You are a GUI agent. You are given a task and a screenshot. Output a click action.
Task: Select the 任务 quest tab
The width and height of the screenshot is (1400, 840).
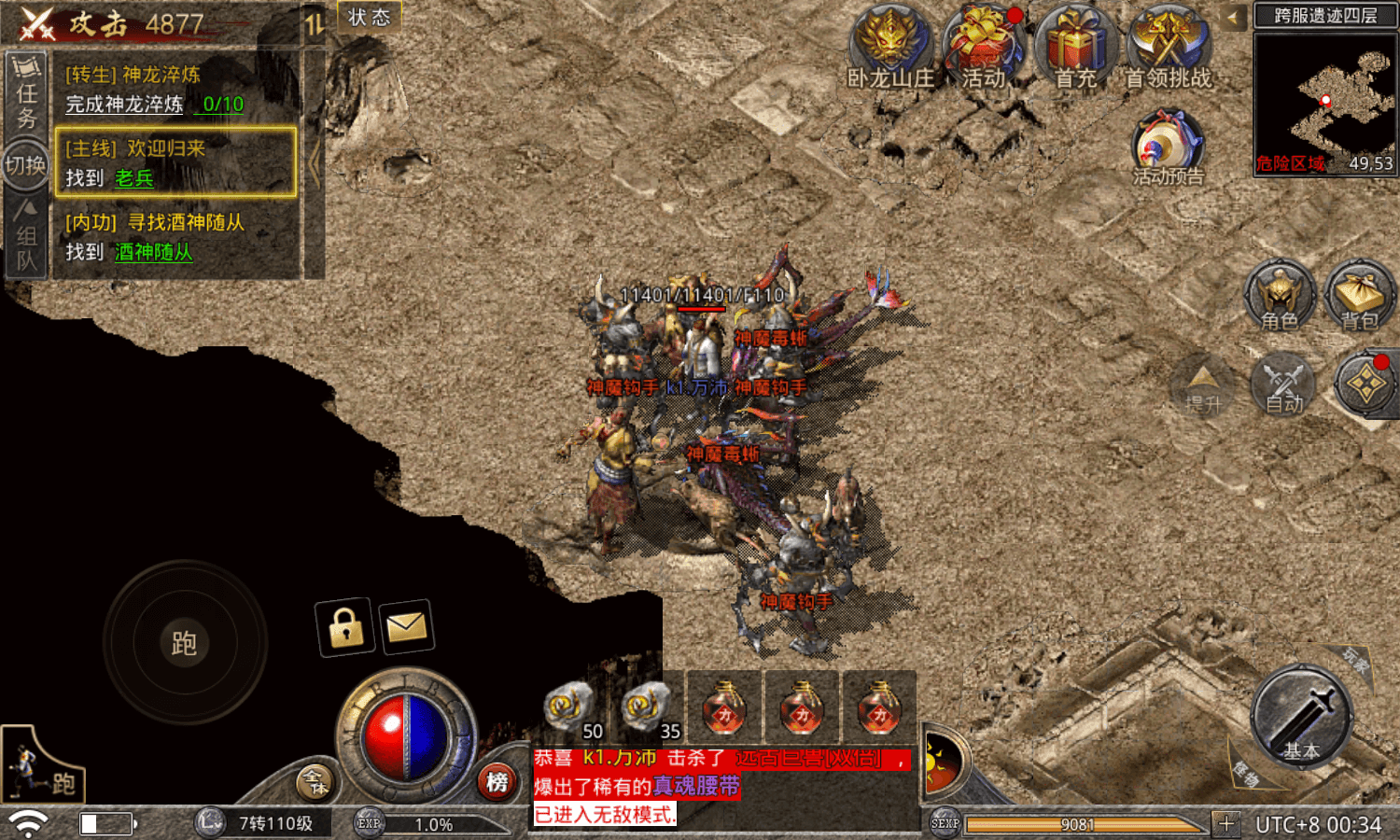pyautogui.click(x=27, y=93)
